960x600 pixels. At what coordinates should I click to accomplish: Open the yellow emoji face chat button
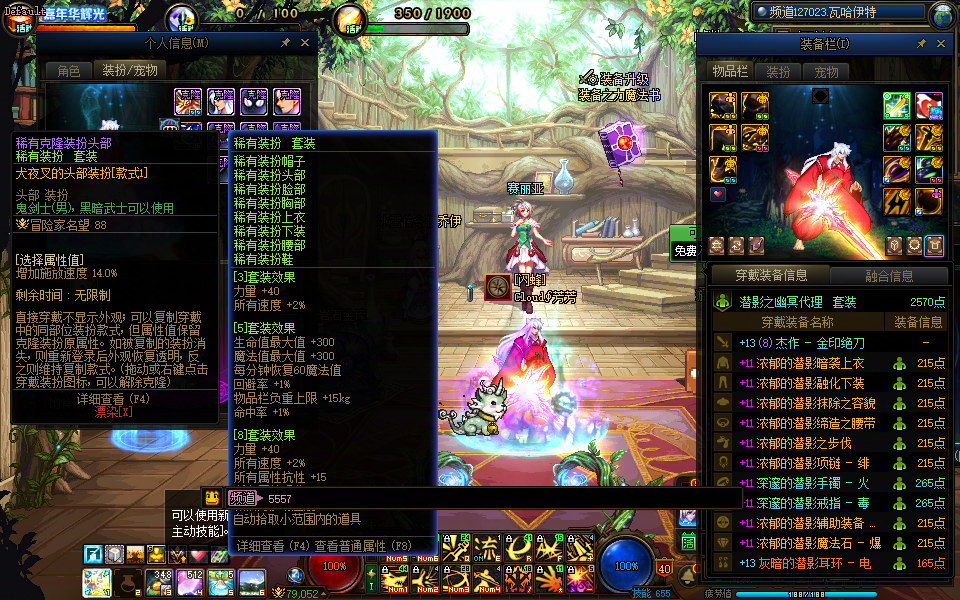tap(212, 498)
